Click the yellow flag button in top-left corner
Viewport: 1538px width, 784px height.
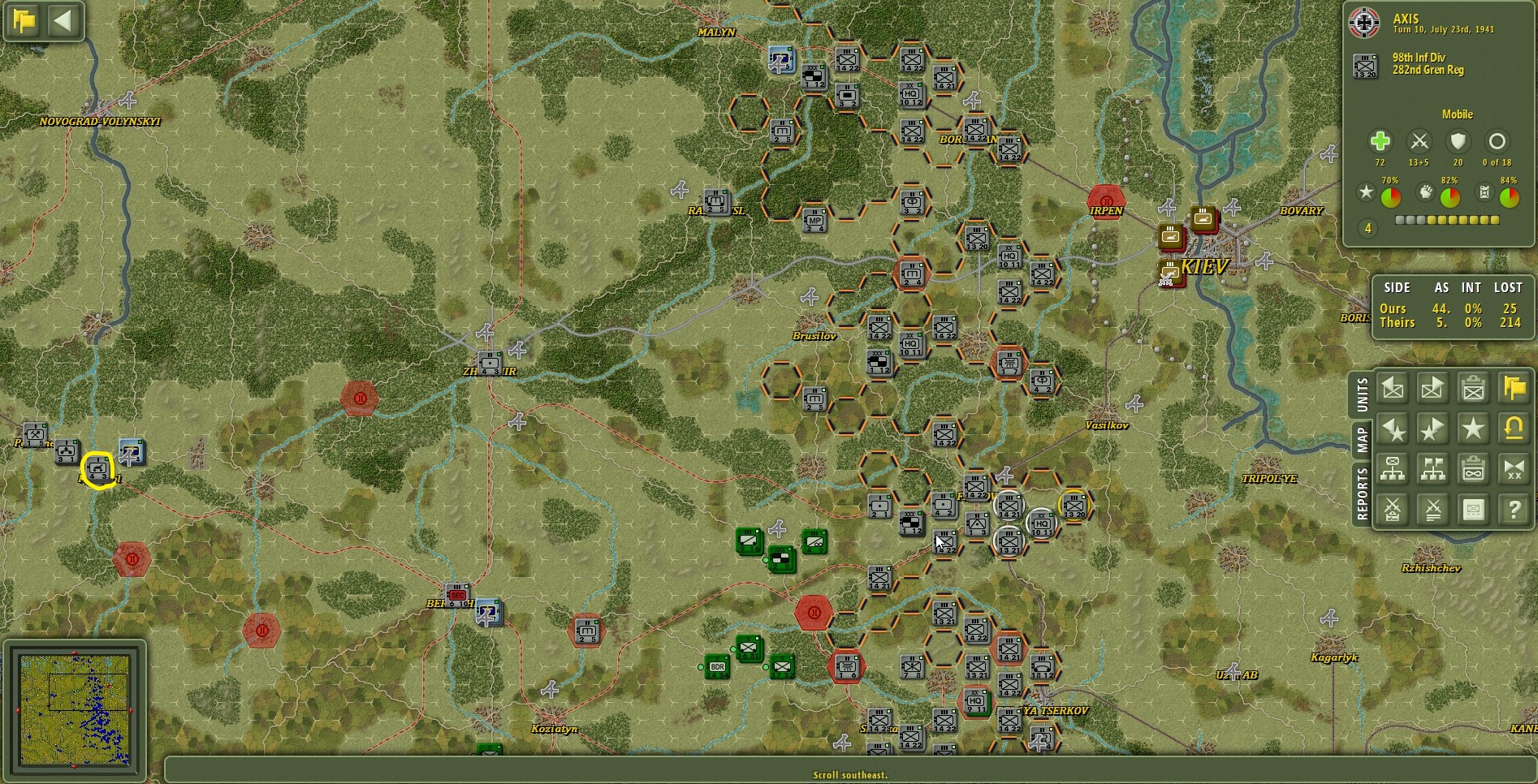coord(23,22)
